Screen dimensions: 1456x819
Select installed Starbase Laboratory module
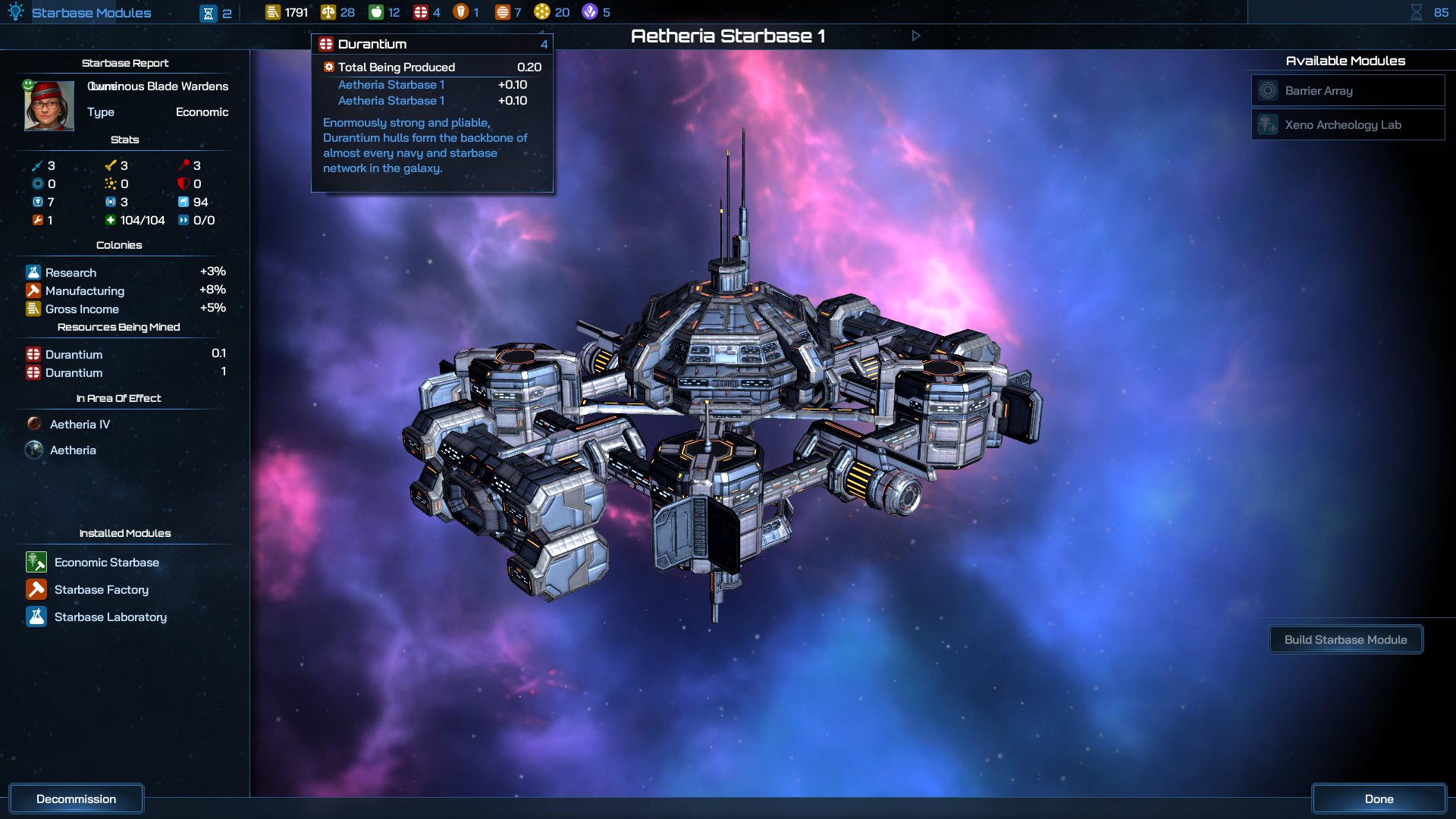[x=110, y=617]
